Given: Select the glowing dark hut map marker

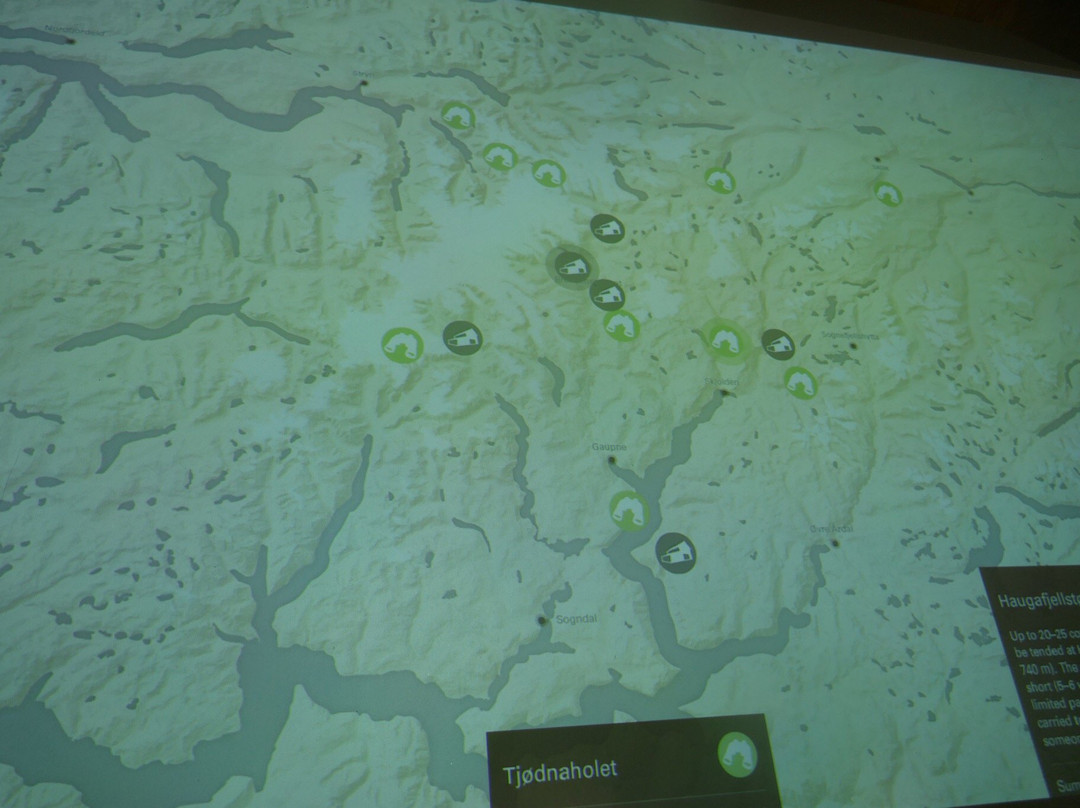Looking at the screenshot, I should (x=572, y=266).
